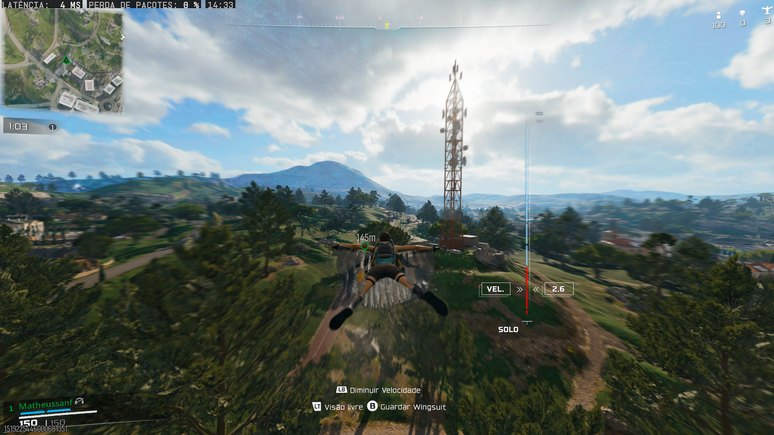Select the green player marker on the minimap

click(x=65, y=60)
